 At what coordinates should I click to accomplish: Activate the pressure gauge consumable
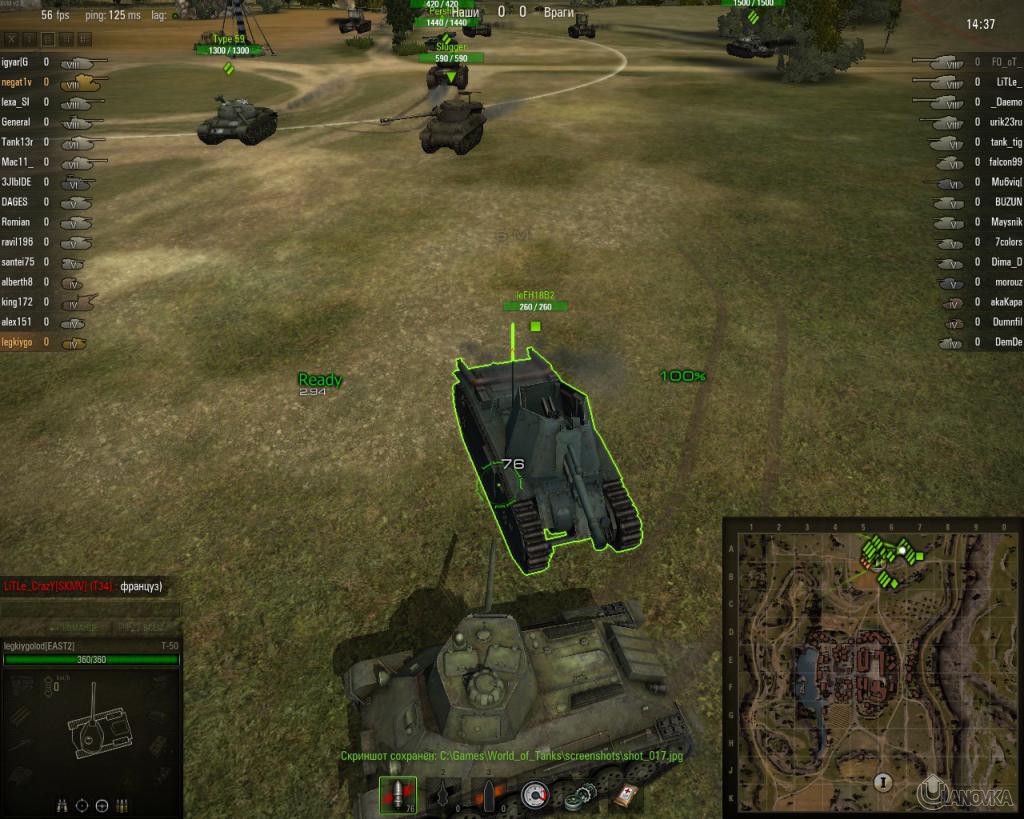point(537,795)
